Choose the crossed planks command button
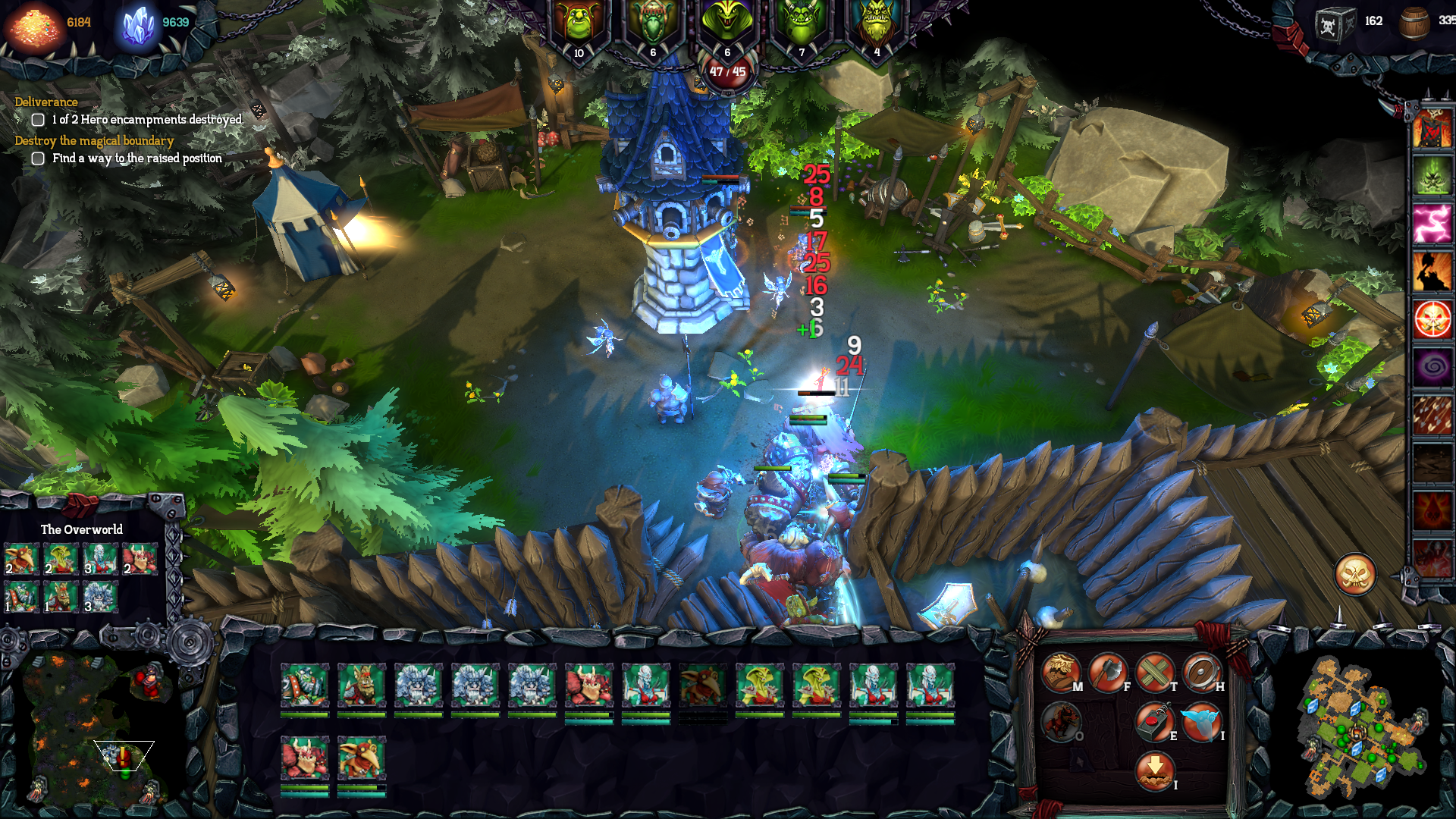This screenshot has width=1456, height=819. pos(1154,672)
